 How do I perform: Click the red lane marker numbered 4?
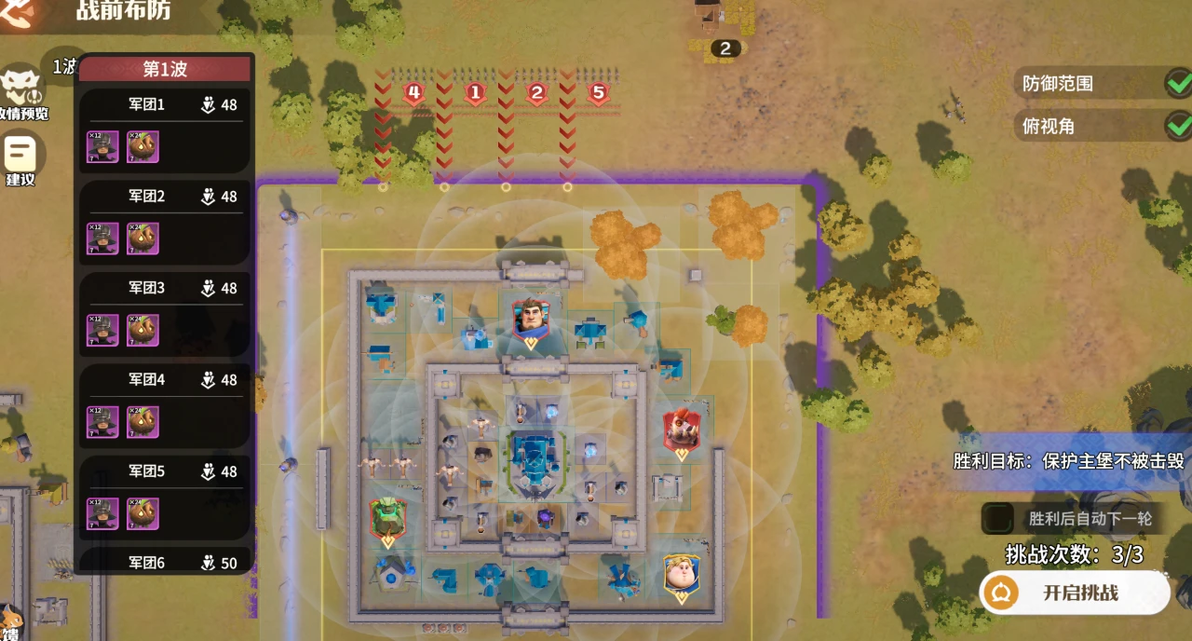(x=414, y=93)
